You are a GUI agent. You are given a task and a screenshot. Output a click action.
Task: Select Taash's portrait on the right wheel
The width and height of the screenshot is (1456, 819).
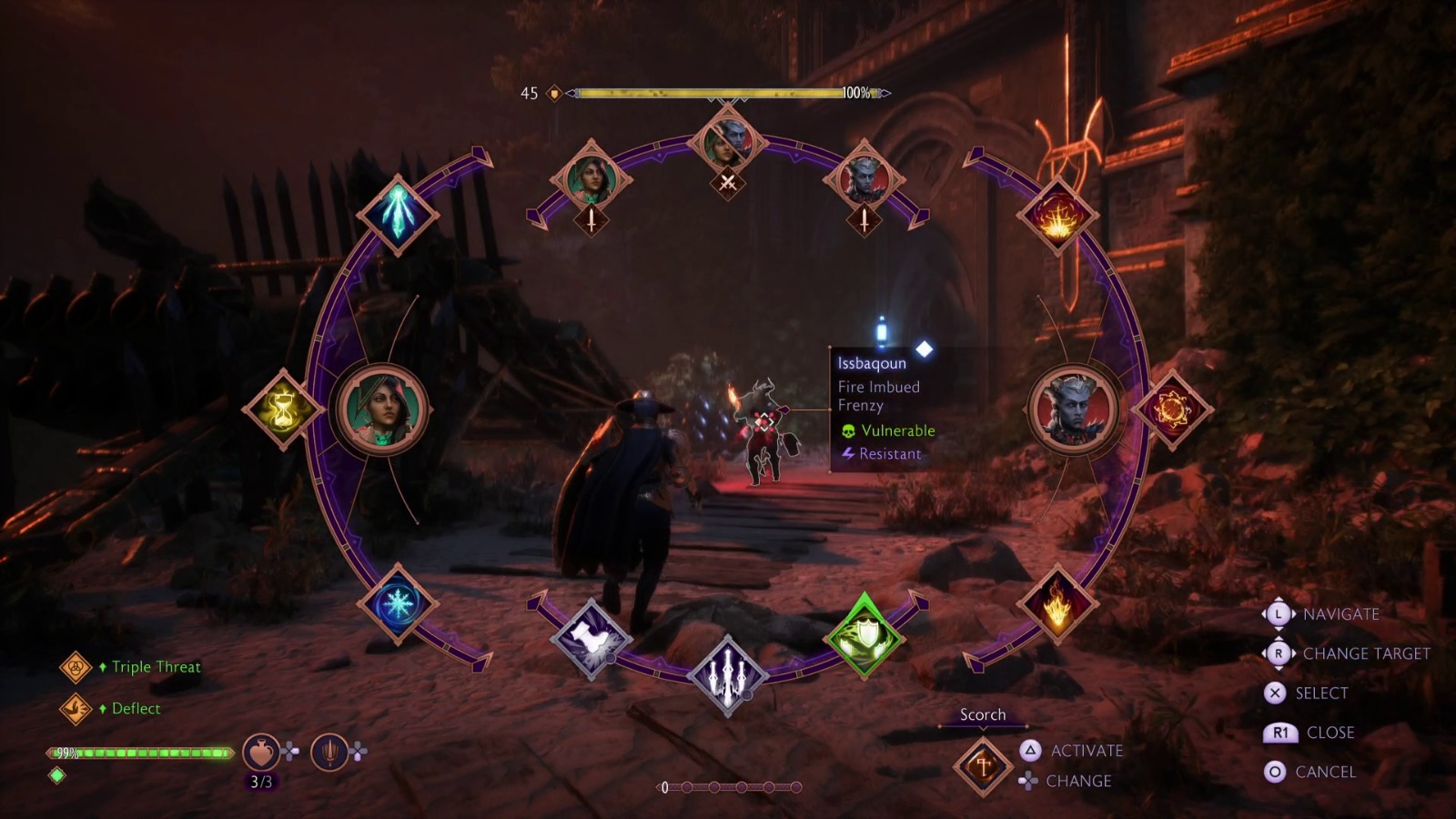click(1076, 409)
